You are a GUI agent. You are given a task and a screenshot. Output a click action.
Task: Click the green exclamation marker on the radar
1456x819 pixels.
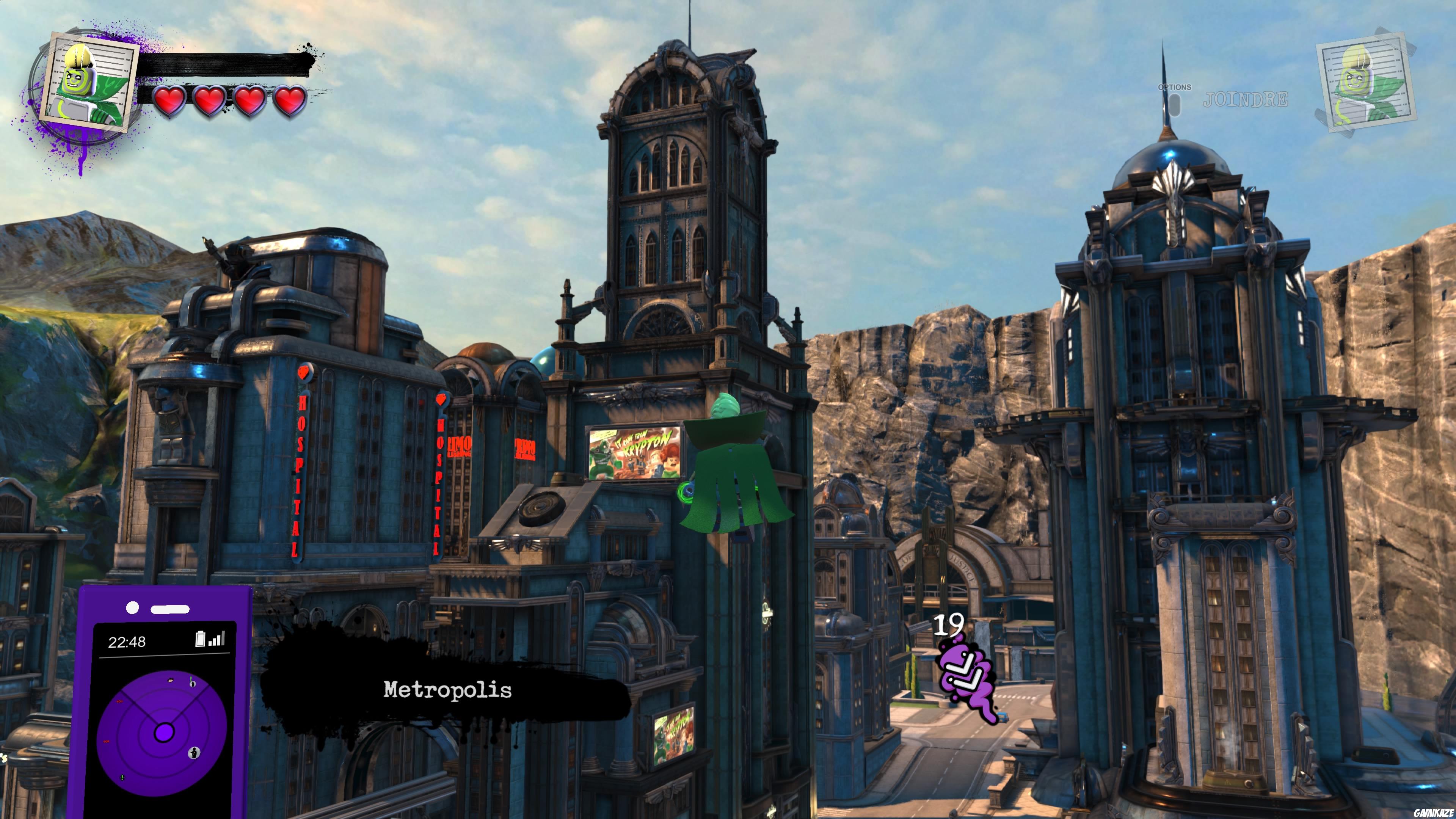point(122,778)
